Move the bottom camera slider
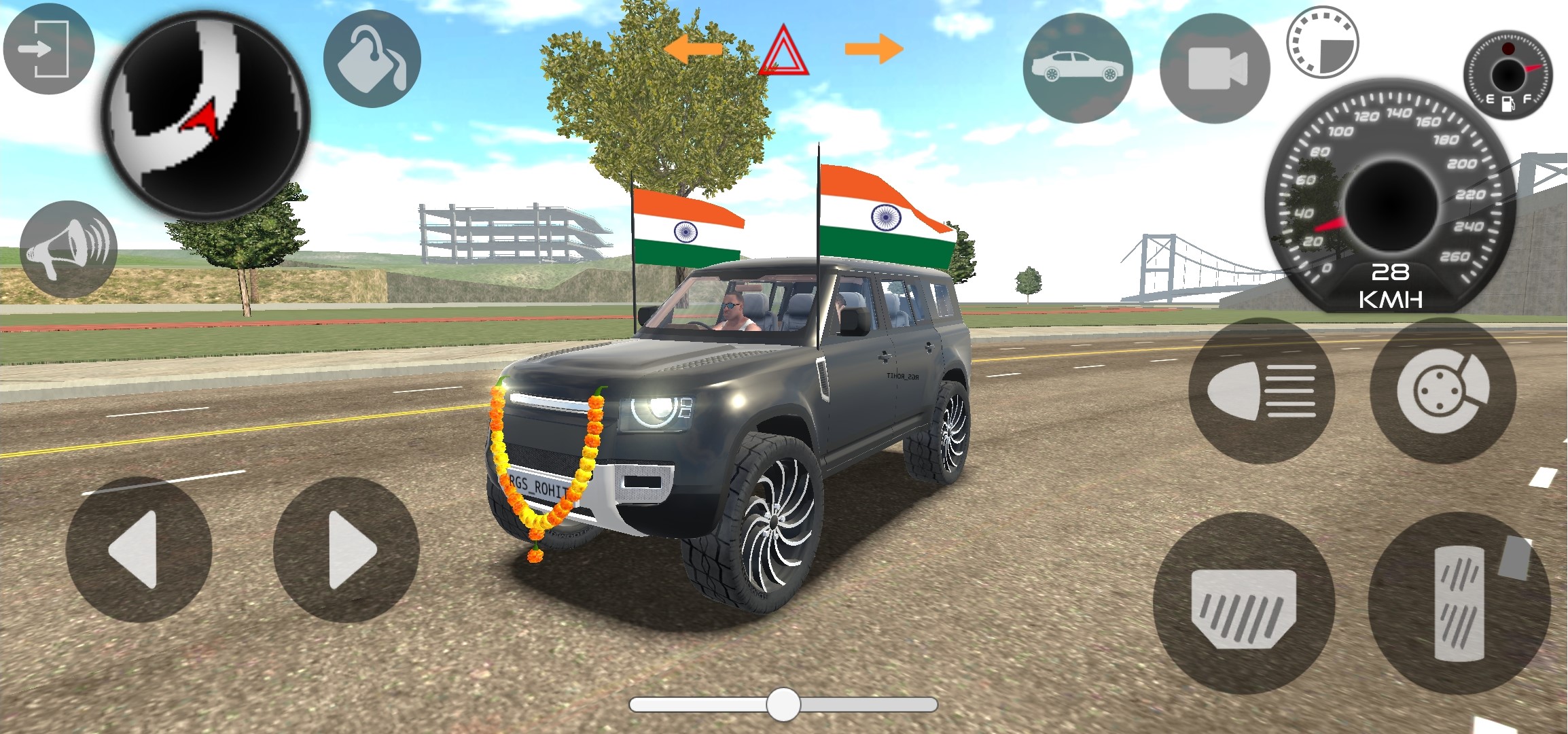Image resolution: width=1568 pixels, height=734 pixels. (x=783, y=705)
